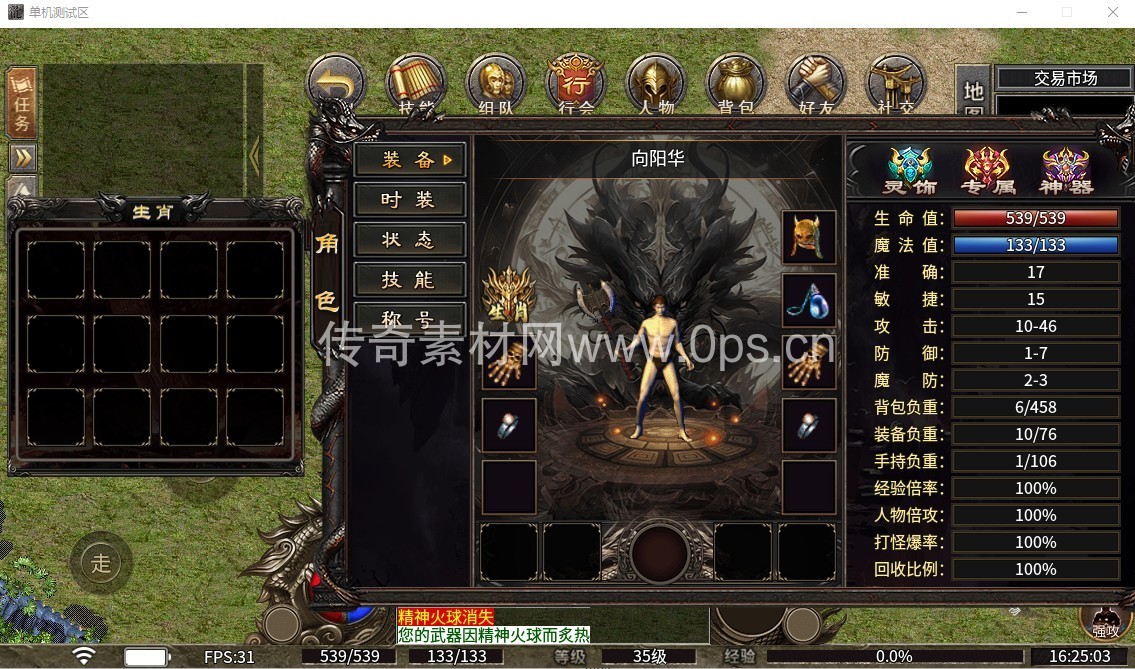1135x669 pixels.
Task: Open the 灵饰 spirit accessory panel
Action: [910, 170]
